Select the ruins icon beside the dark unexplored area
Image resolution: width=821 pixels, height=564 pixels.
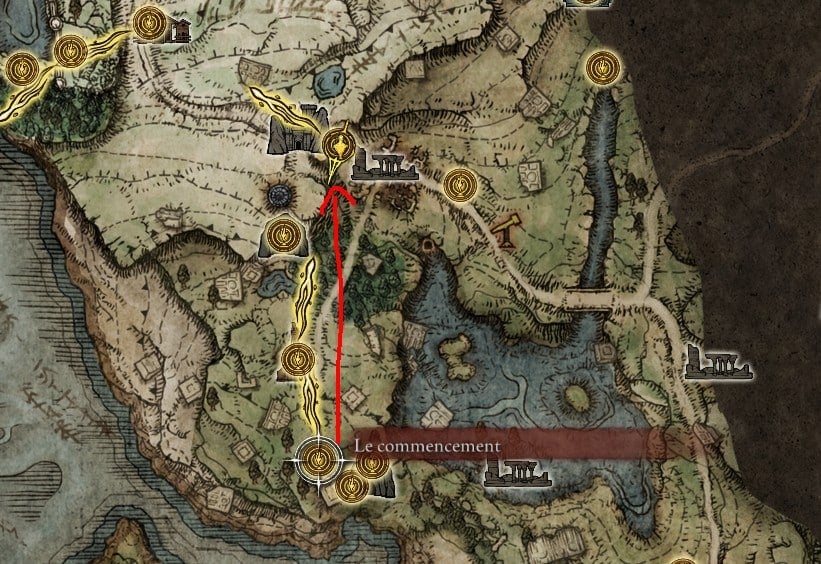[x=718, y=363]
